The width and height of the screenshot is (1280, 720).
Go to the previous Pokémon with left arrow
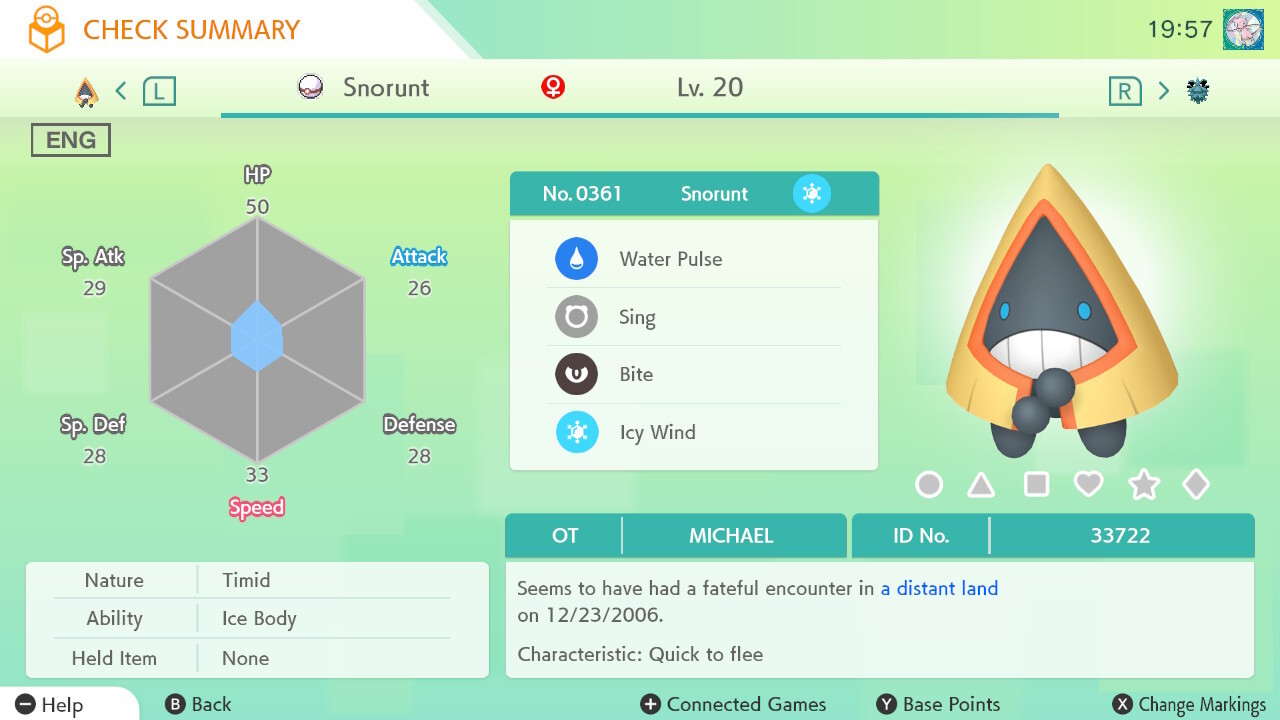click(x=121, y=91)
